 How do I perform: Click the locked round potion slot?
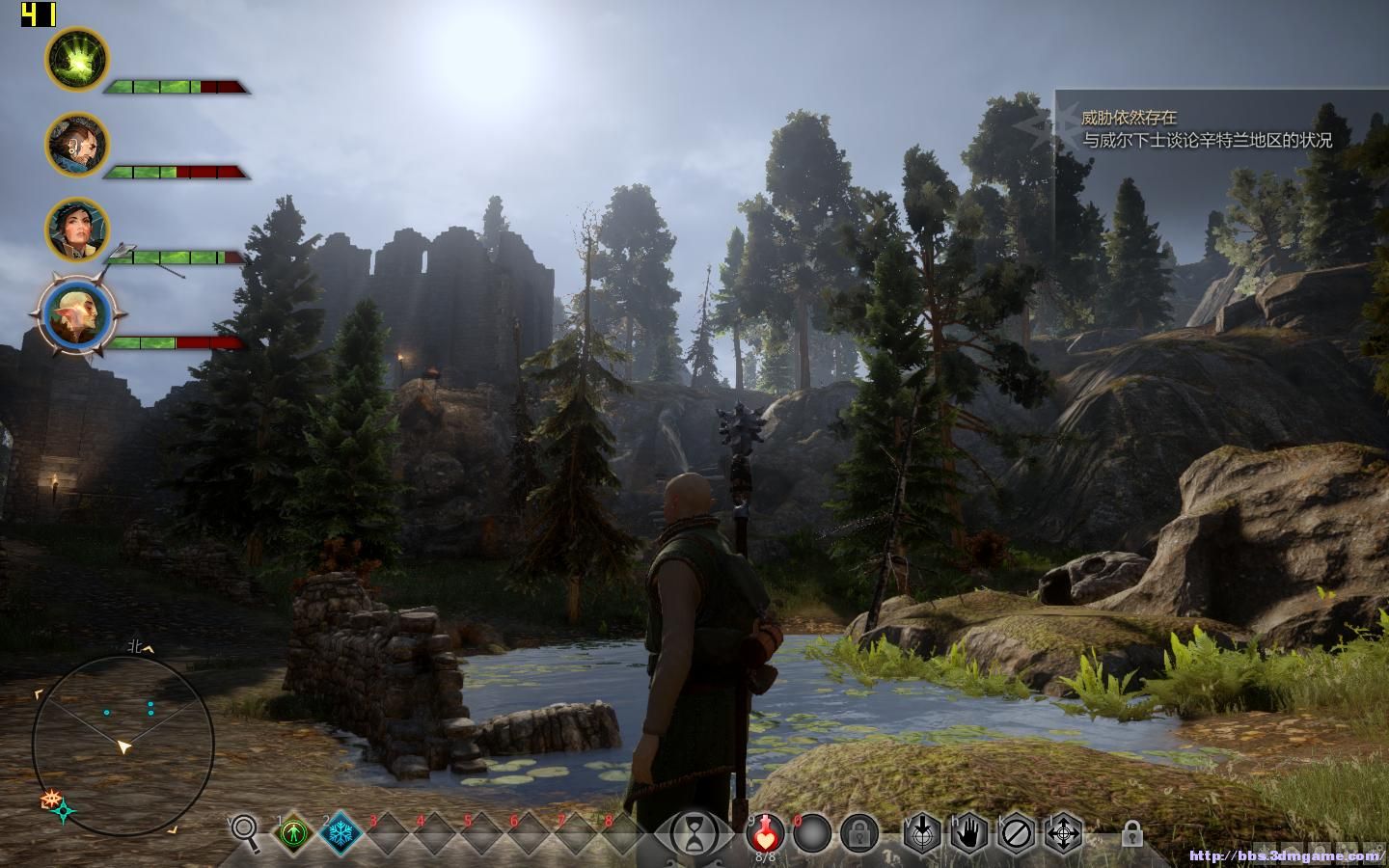tap(858, 832)
